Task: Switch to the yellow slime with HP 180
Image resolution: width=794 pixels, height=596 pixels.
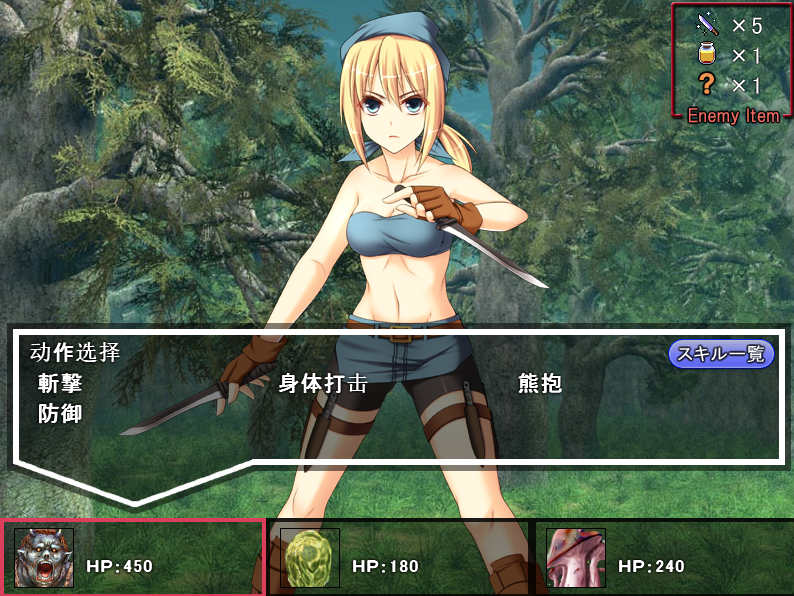Action: pos(310,558)
